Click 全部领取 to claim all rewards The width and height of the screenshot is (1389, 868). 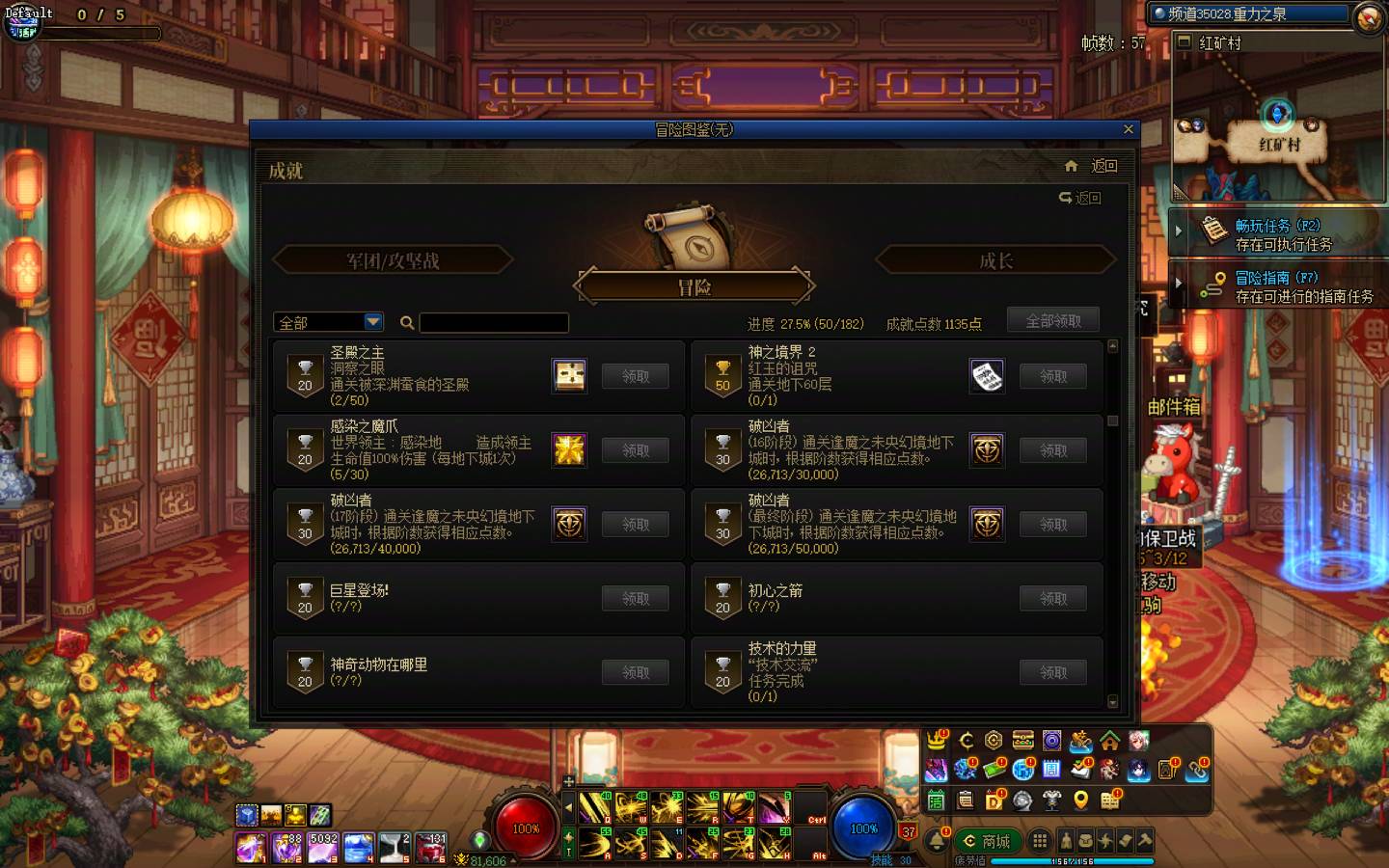pyautogui.click(x=1053, y=319)
